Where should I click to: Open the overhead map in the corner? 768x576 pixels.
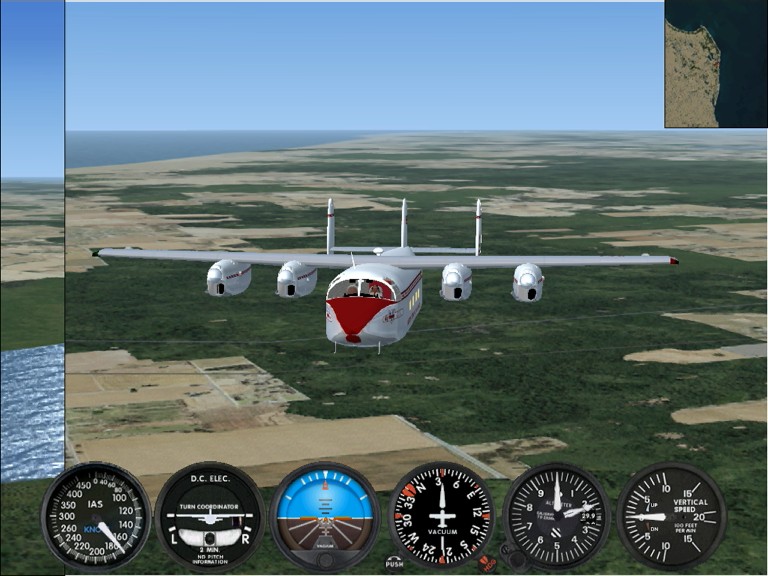pos(716,64)
